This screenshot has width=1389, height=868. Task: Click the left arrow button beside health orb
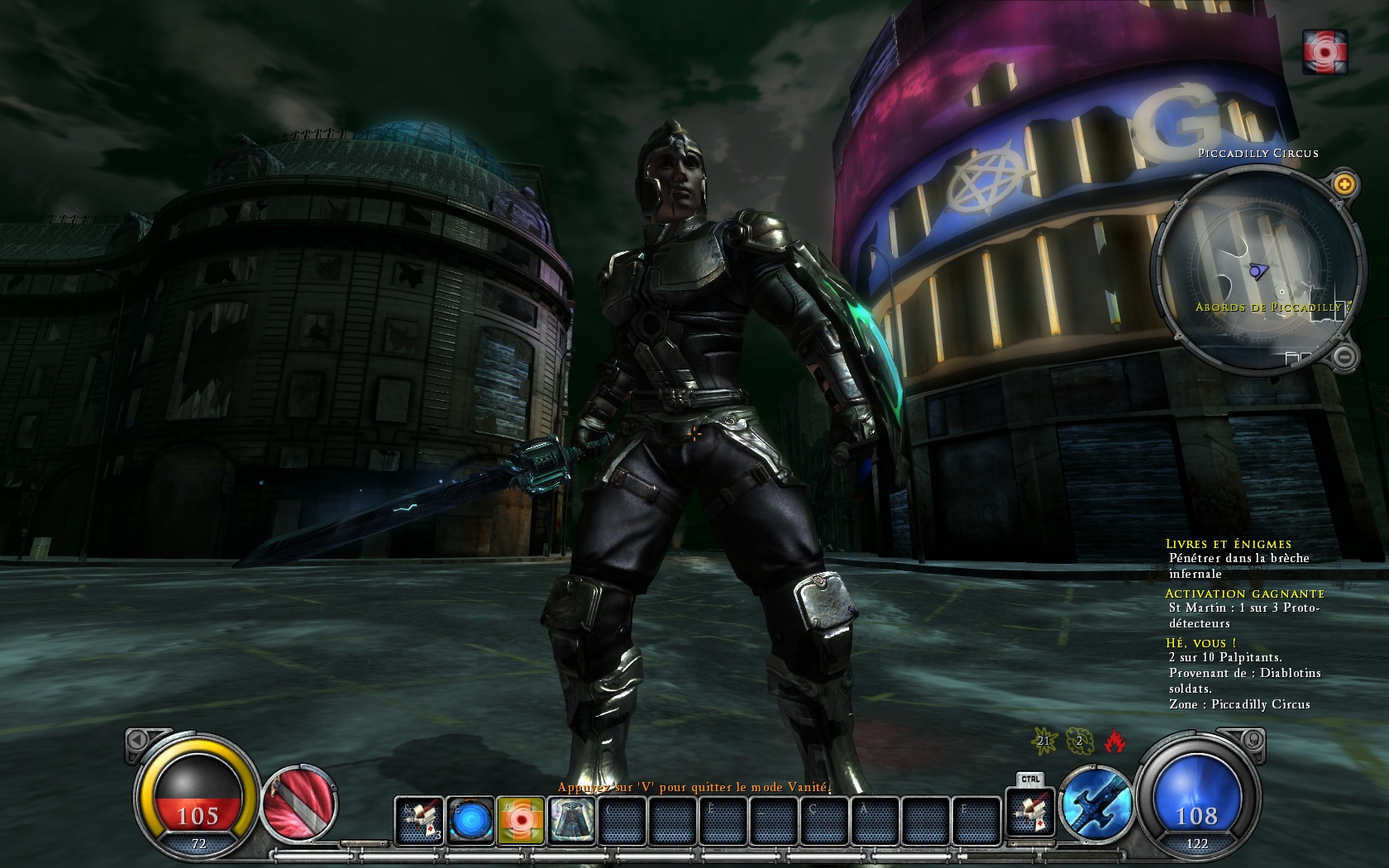click(x=138, y=739)
